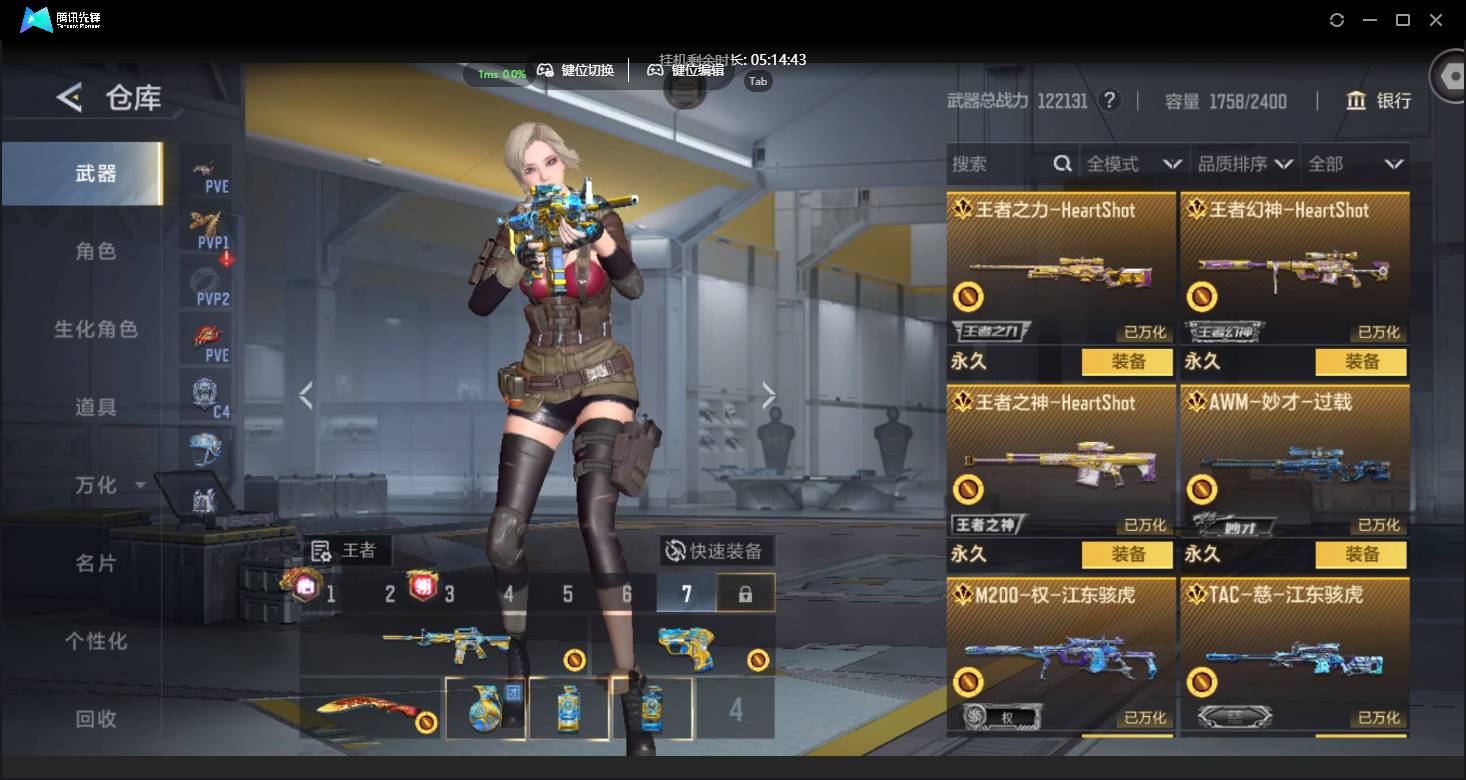The height and width of the screenshot is (780, 1466).
Task: Go back using the 仓库 arrow
Action: coord(69,98)
